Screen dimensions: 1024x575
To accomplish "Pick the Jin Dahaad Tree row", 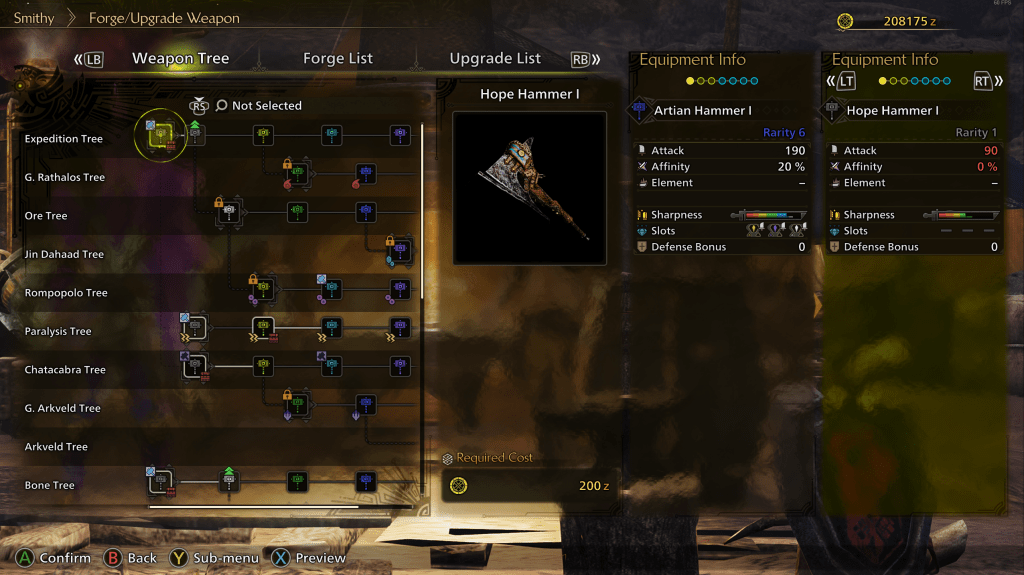I will coord(64,255).
